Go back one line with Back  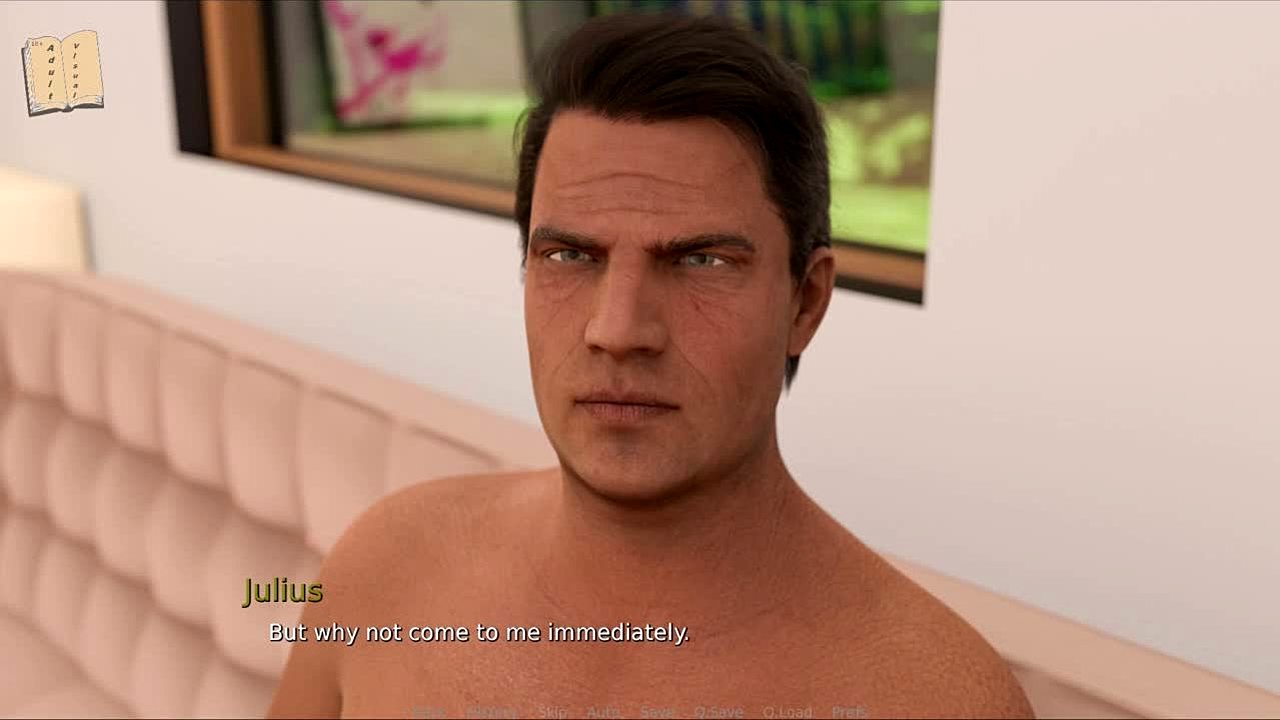tap(429, 712)
